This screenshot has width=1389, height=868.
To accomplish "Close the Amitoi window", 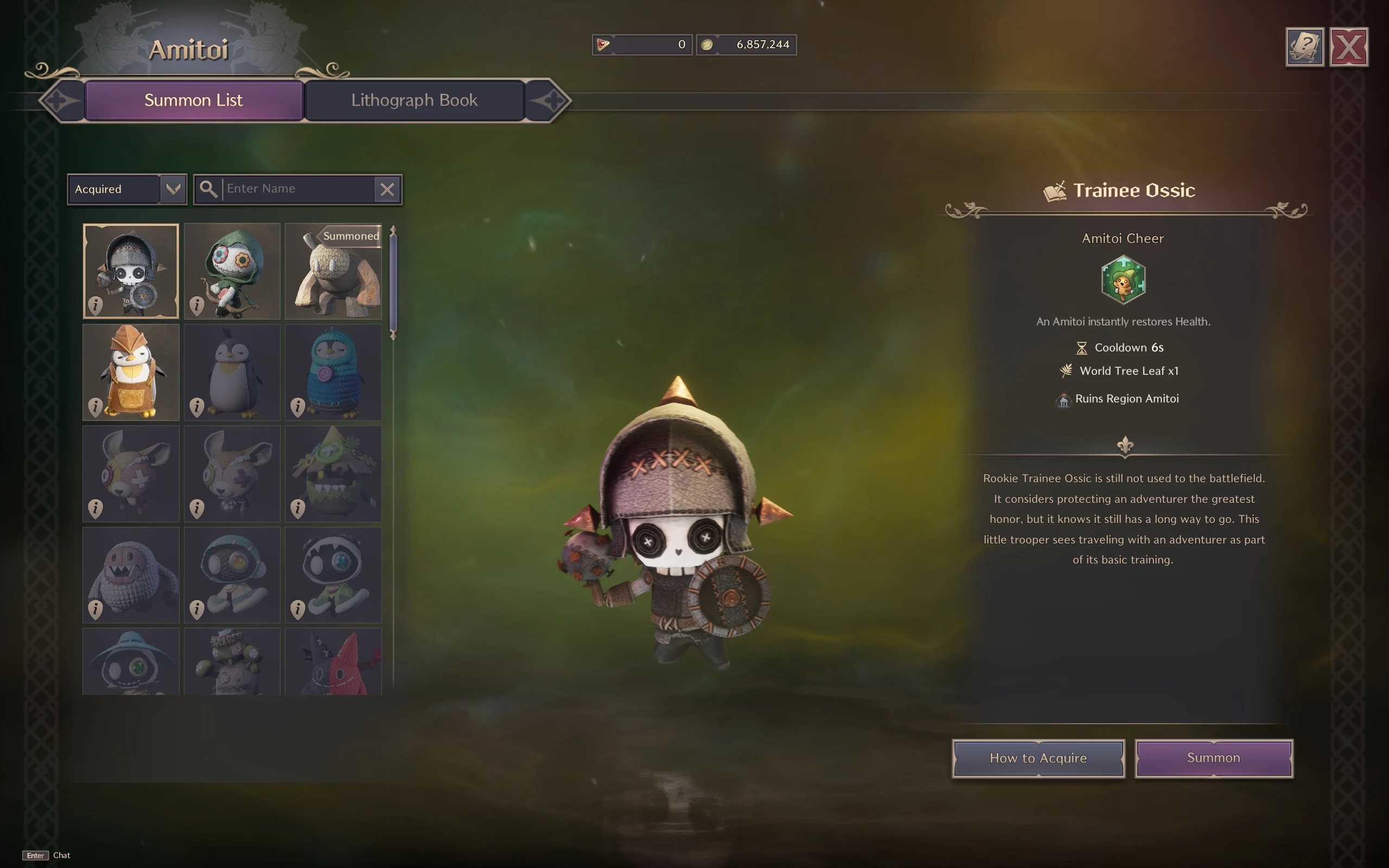I will (x=1348, y=47).
